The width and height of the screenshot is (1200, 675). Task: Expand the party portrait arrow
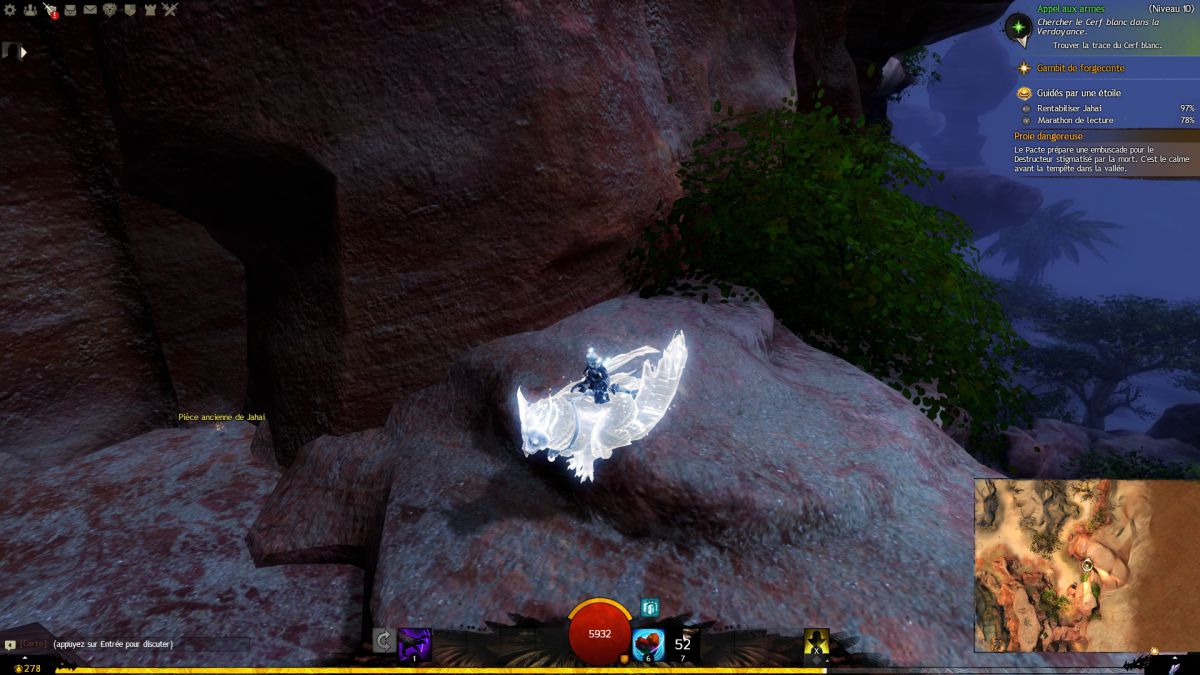(23, 52)
